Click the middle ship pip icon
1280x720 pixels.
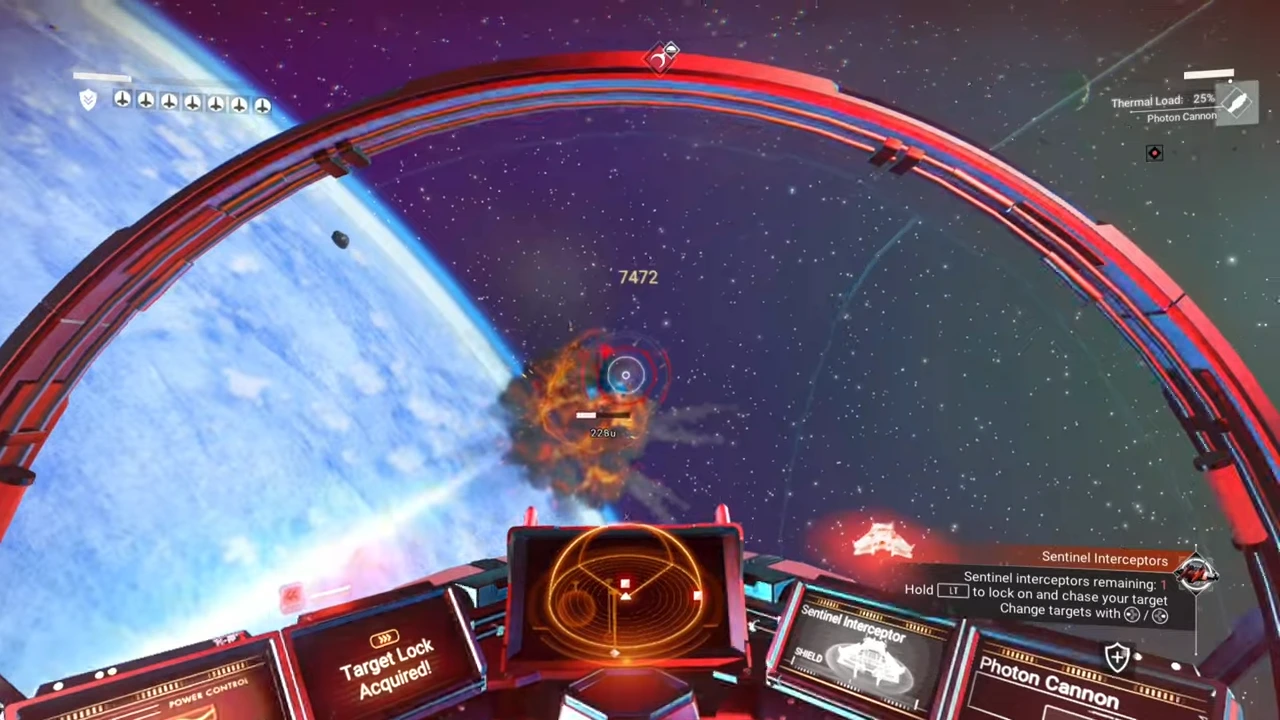click(192, 101)
